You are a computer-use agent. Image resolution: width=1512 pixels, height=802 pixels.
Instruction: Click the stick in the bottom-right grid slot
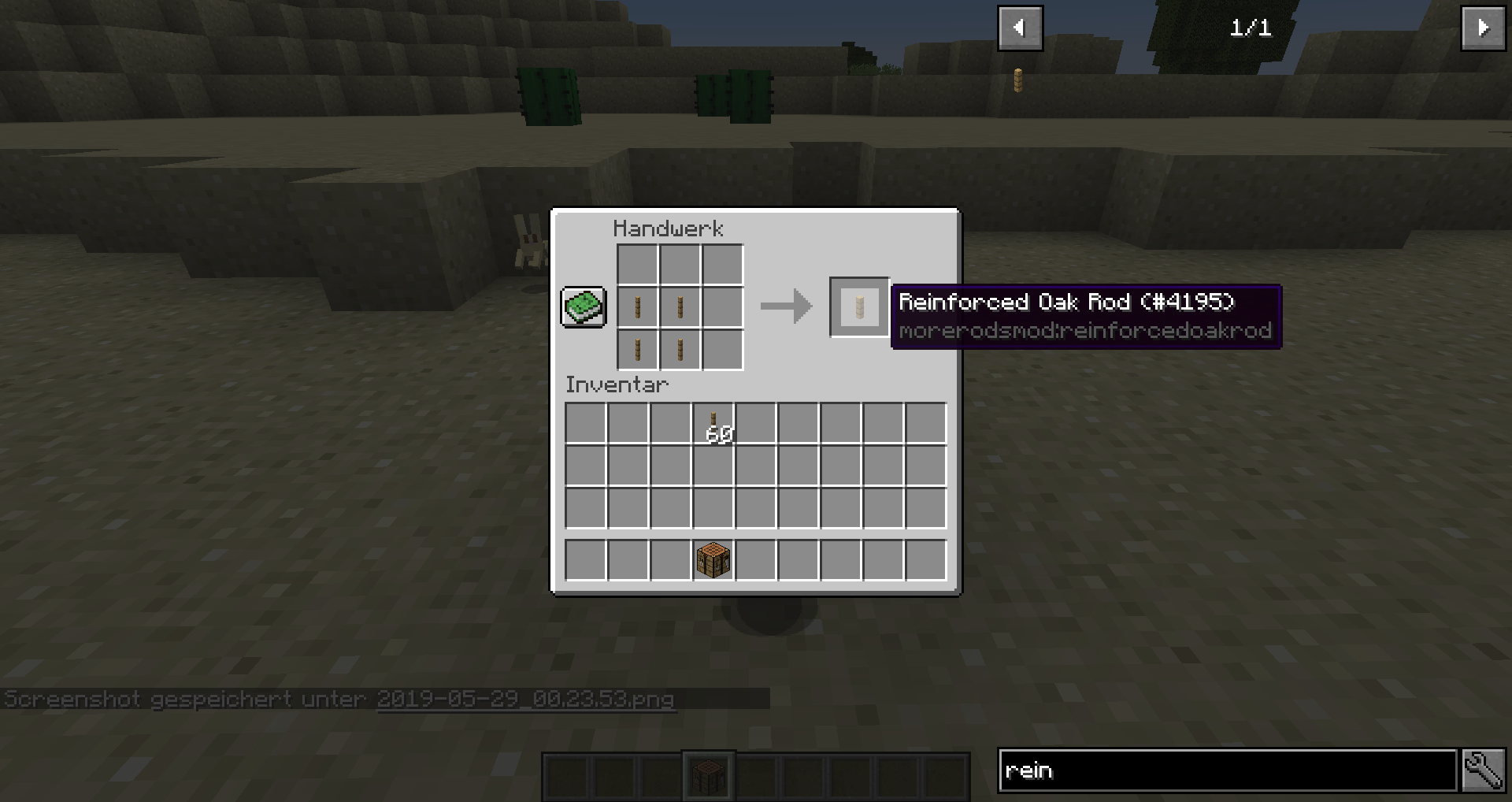pos(679,350)
